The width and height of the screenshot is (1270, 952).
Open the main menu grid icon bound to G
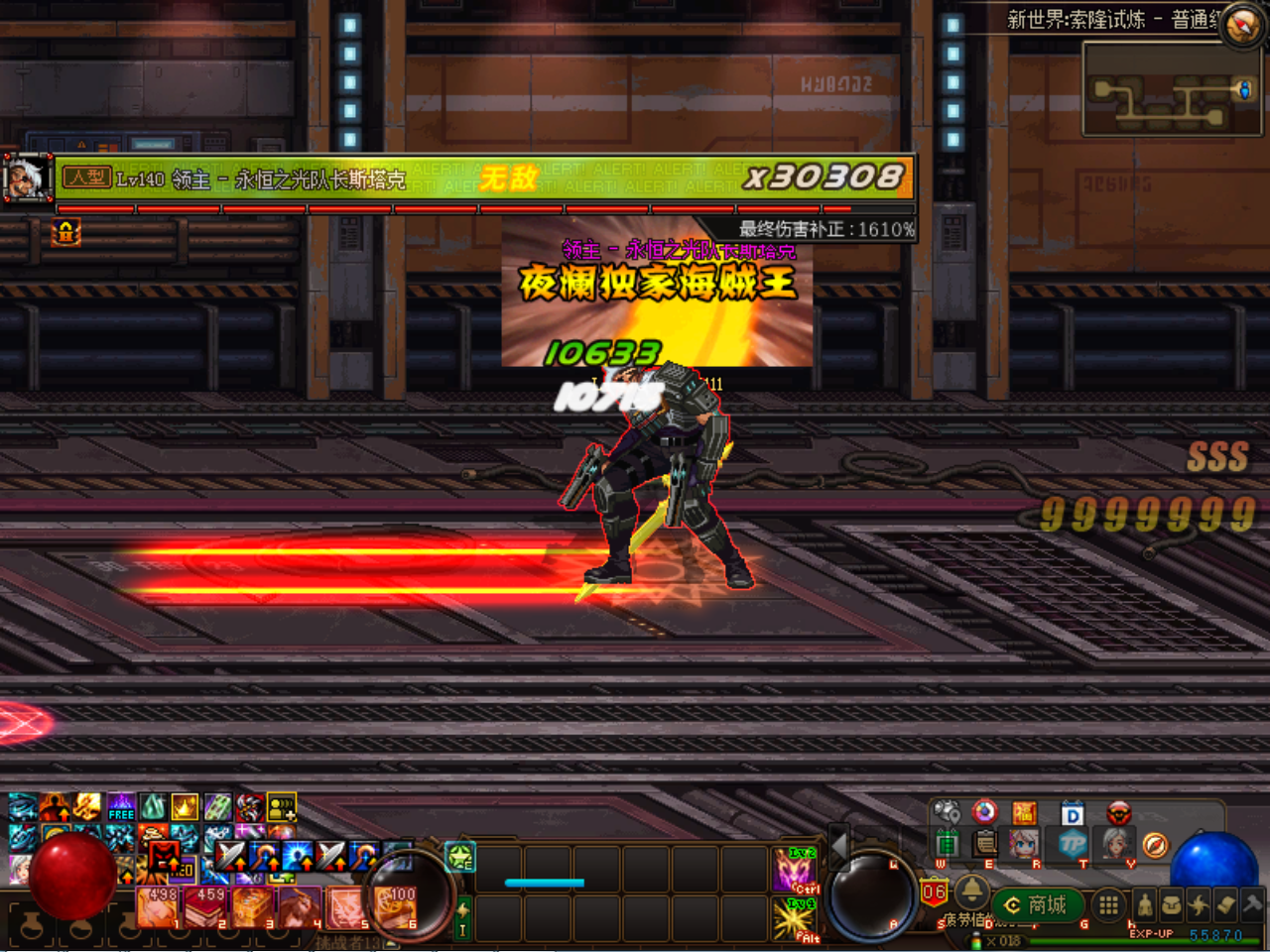click(x=1107, y=905)
